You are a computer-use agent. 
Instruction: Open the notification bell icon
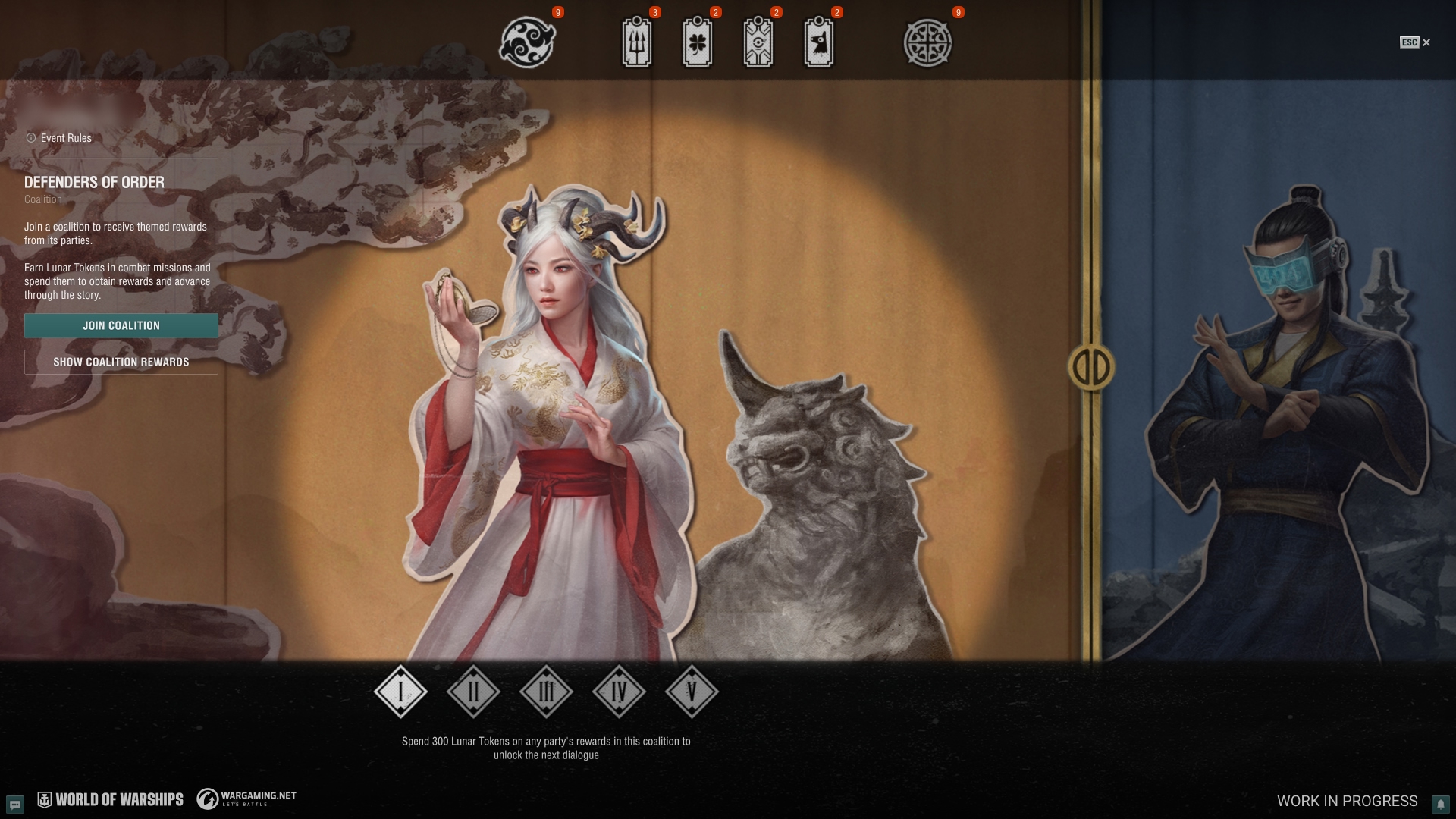point(1440,803)
